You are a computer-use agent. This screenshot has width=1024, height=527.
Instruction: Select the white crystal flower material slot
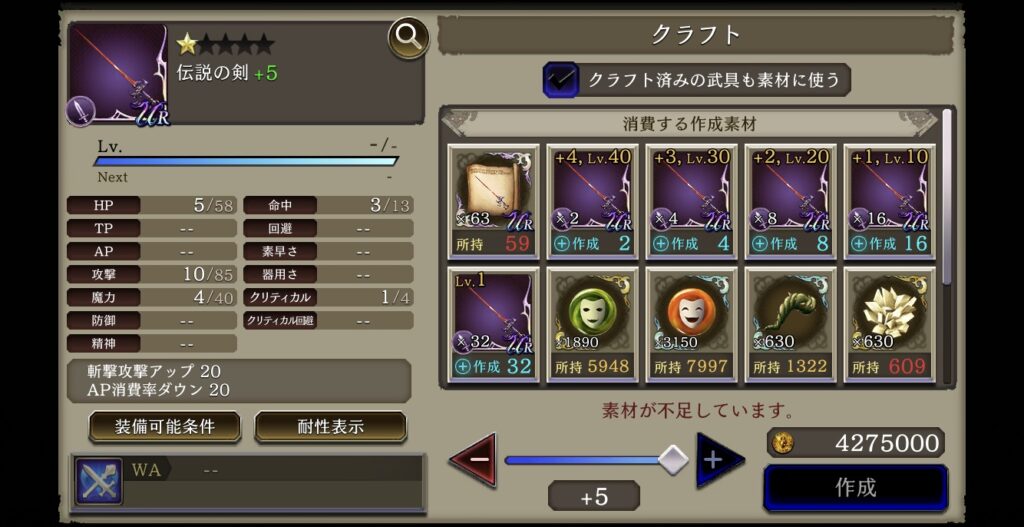[889, 323]
